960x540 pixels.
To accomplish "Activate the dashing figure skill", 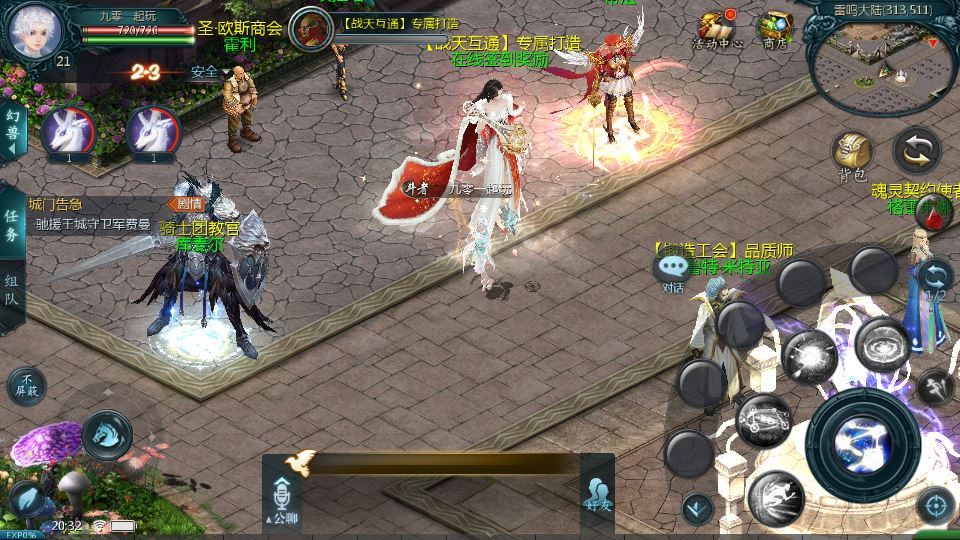I will [x=776, y=496].
